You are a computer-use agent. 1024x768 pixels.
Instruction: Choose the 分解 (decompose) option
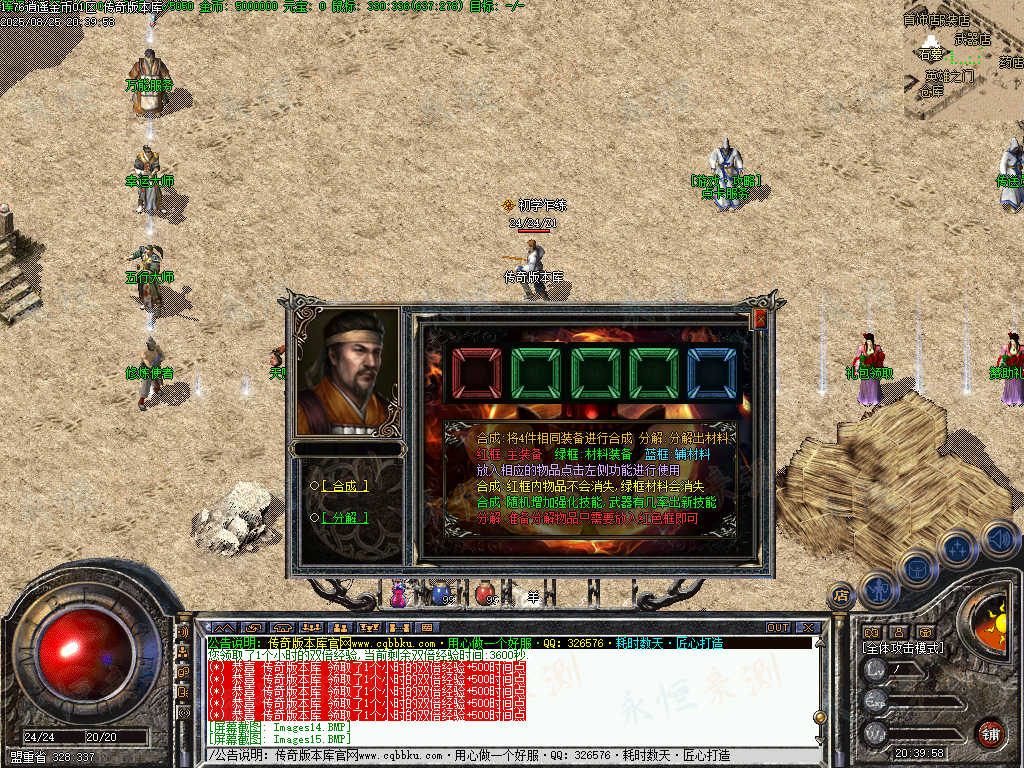pos(344,517)
